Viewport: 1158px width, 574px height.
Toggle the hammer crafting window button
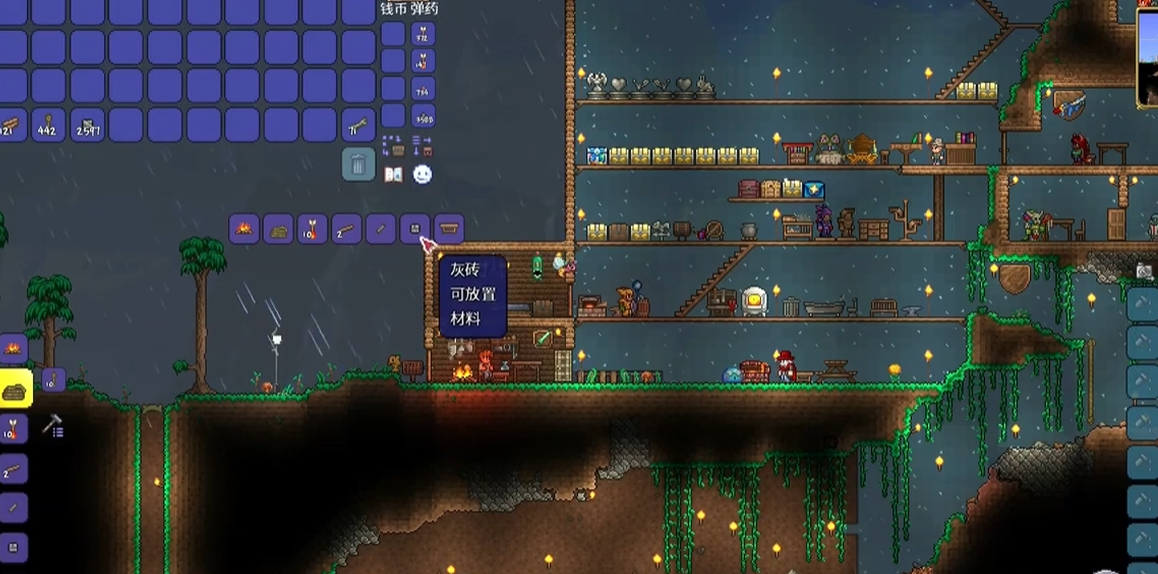53,427
